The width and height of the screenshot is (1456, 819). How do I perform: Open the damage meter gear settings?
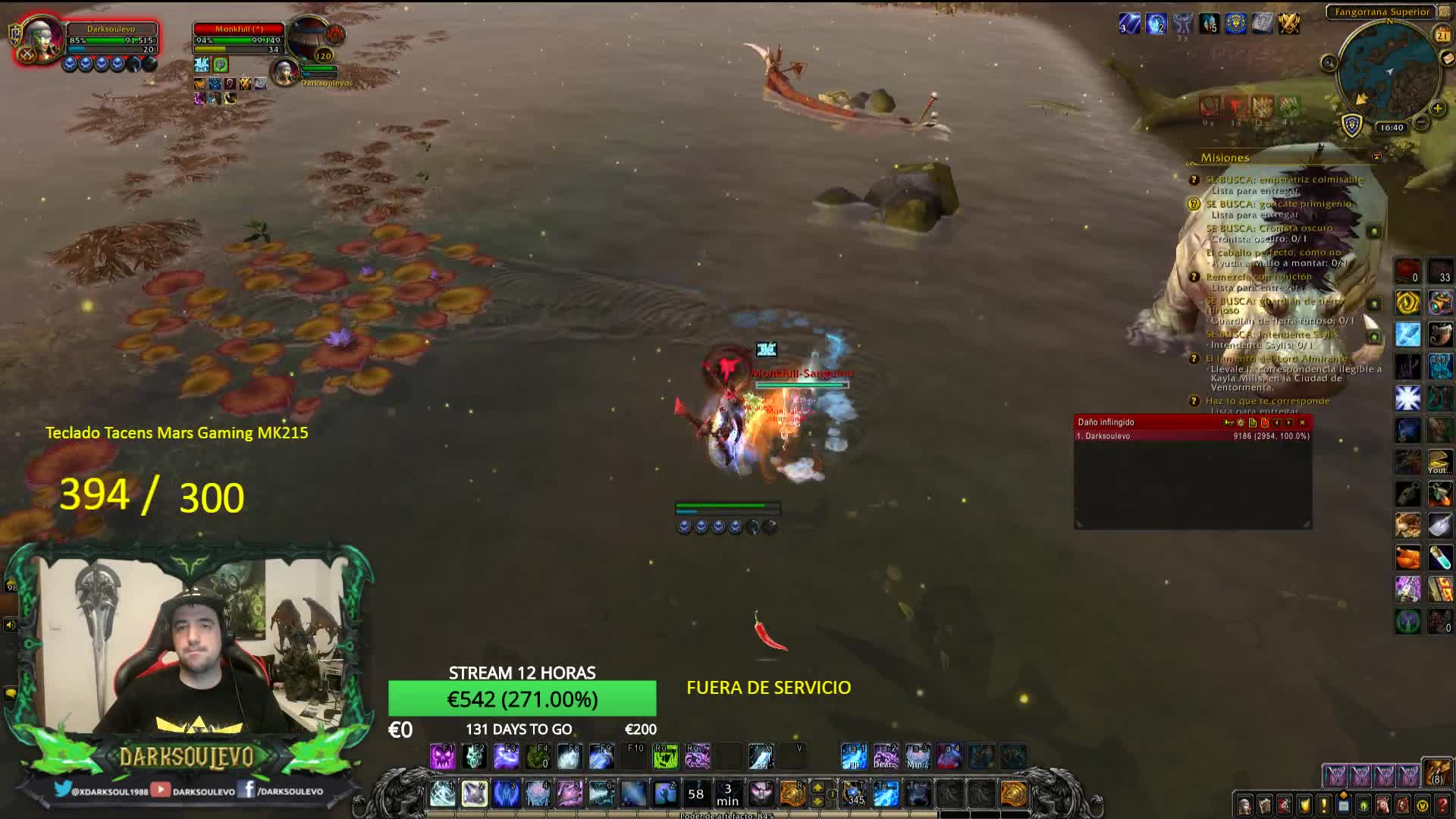click(x=1241, y=422)
